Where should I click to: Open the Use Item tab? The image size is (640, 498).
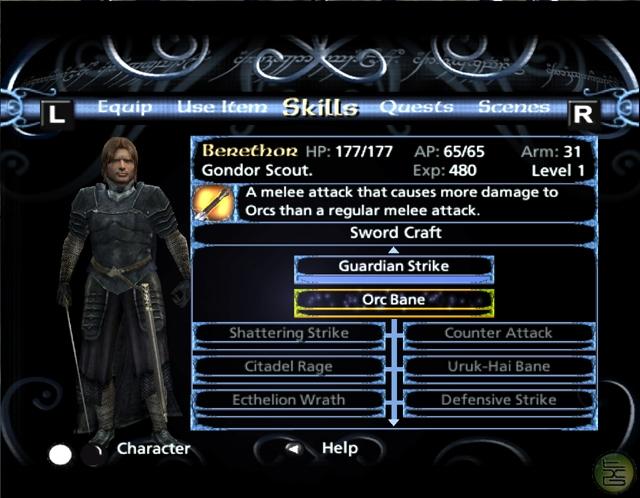[222, 107]
